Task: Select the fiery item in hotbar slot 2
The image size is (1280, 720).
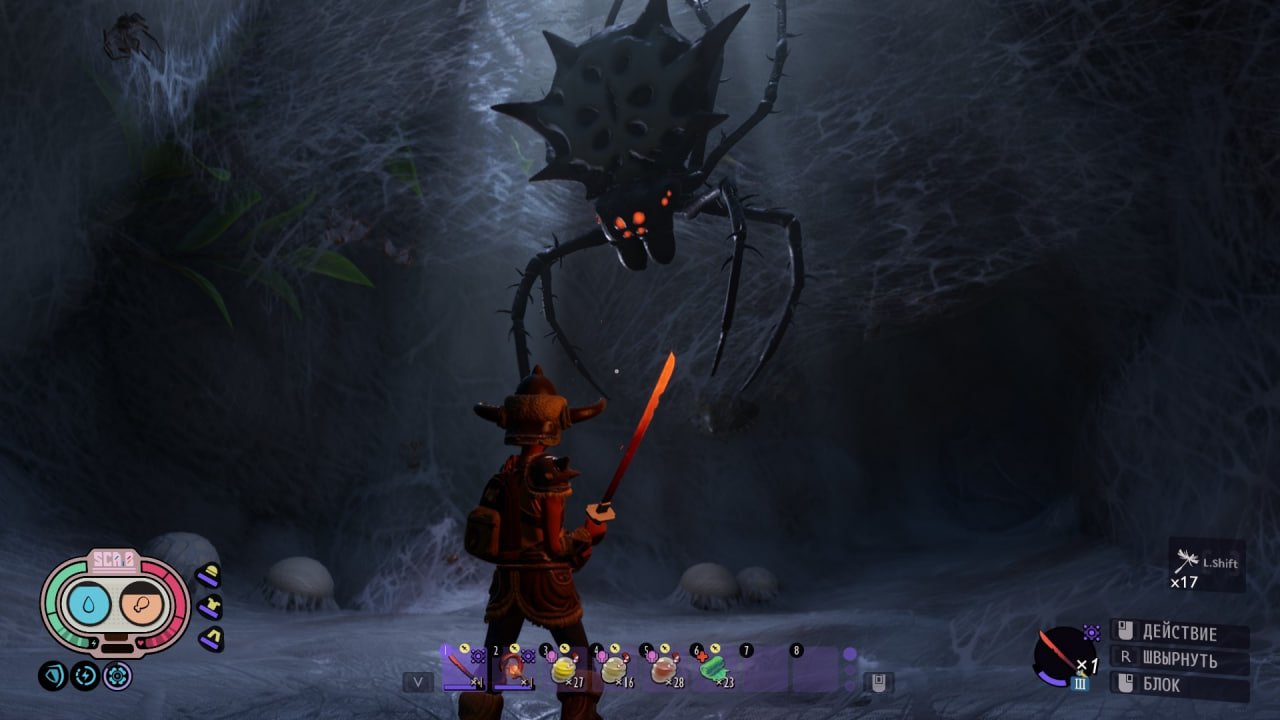Action: (x=513, y=667)
